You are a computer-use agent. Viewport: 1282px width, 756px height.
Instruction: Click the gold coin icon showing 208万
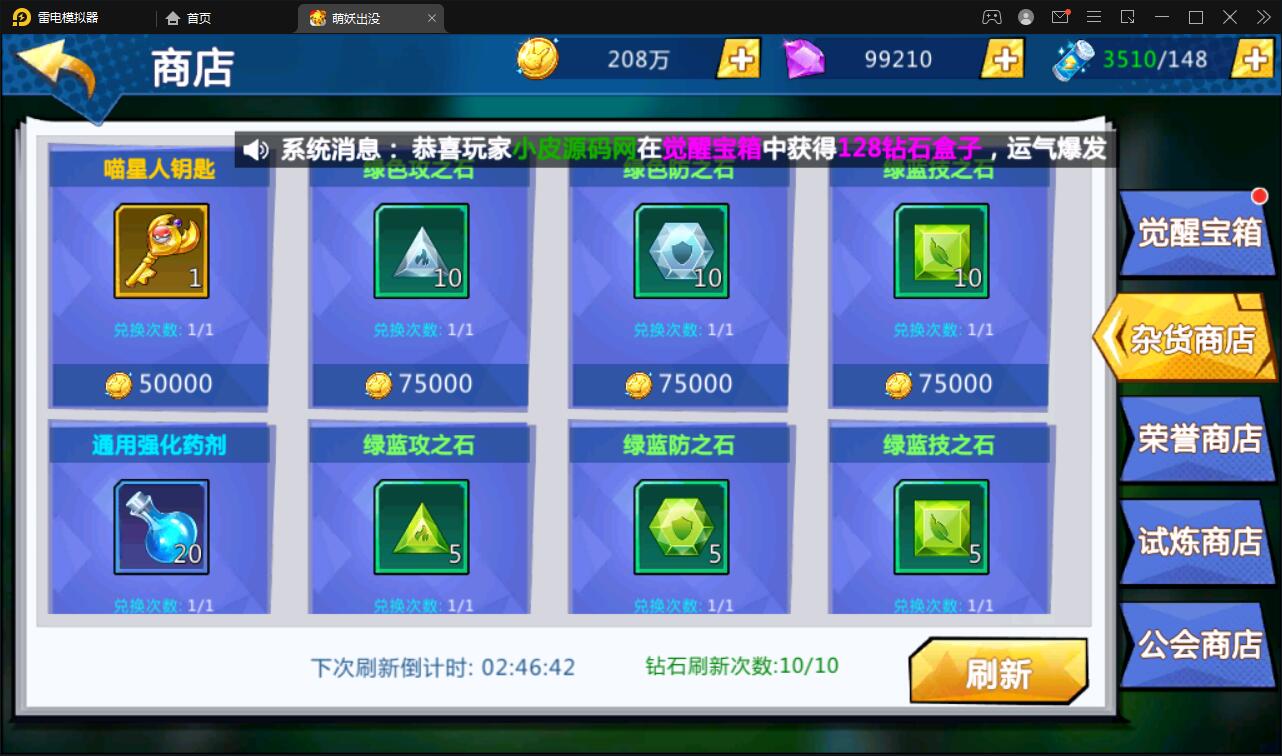coord(536,59)
